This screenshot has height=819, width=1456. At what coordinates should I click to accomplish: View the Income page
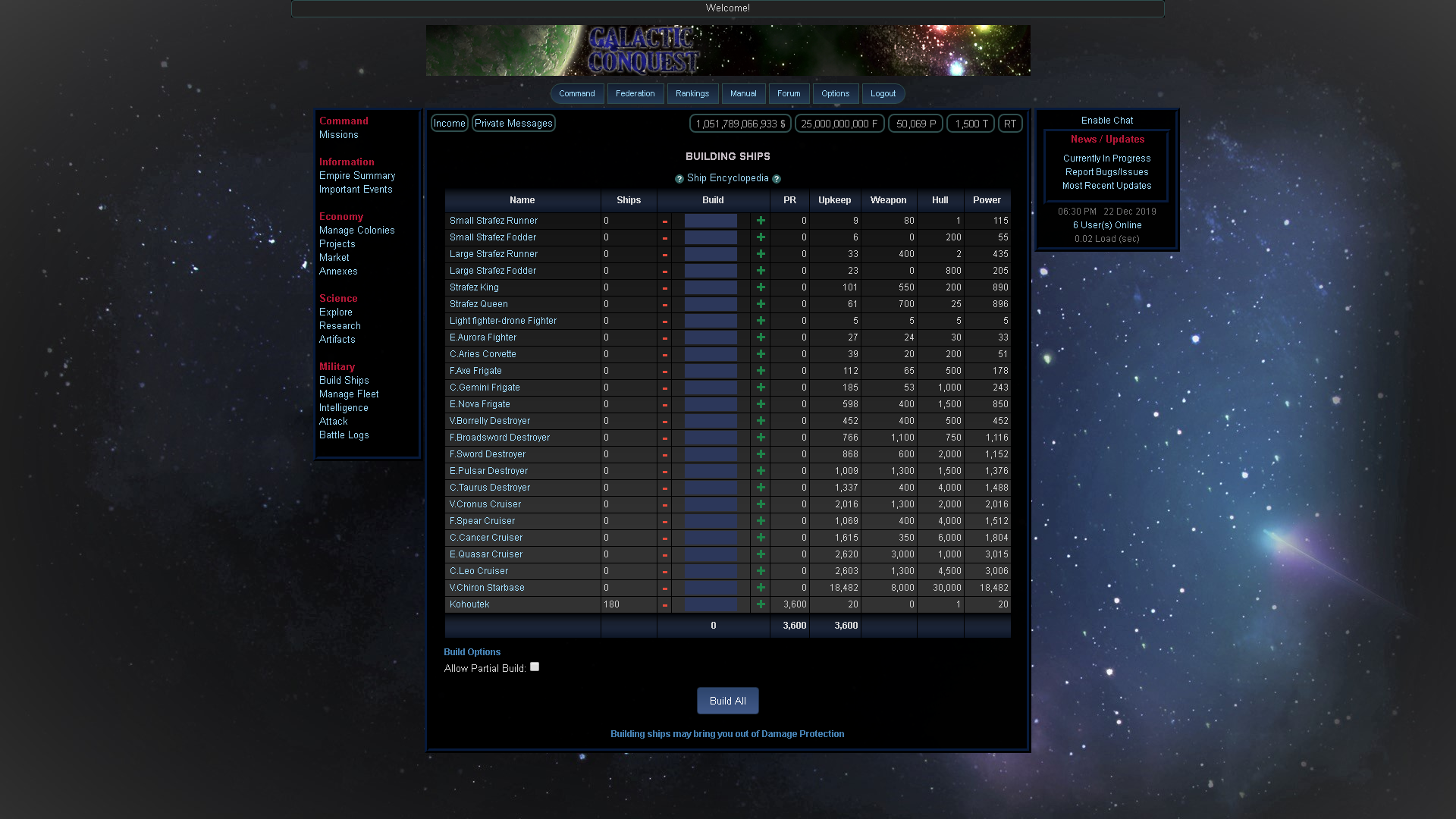449,123
